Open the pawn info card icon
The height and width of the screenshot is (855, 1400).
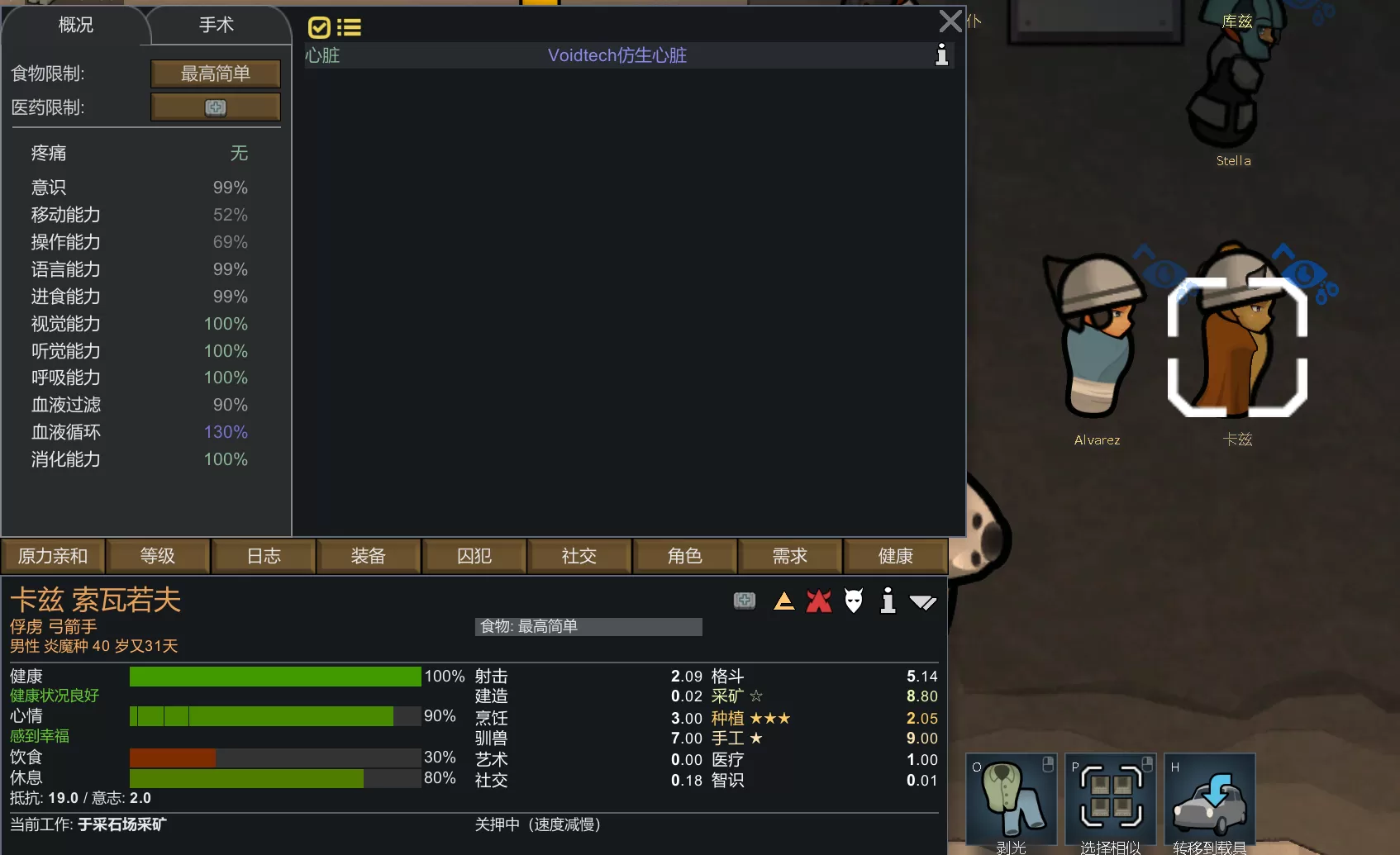[888, 601]
